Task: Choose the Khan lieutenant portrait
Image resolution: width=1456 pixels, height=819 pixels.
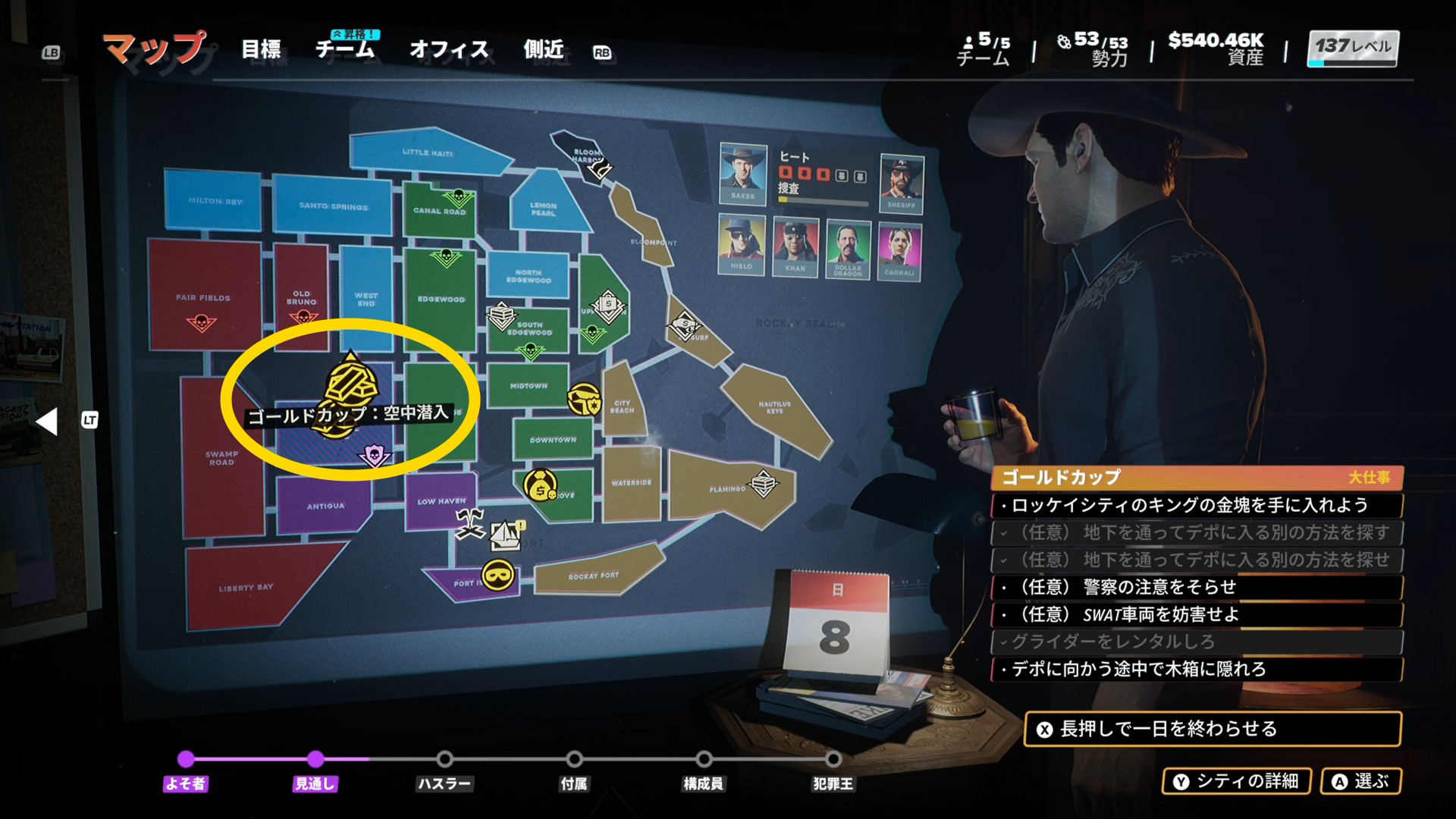Action: (x=795, y=246)
